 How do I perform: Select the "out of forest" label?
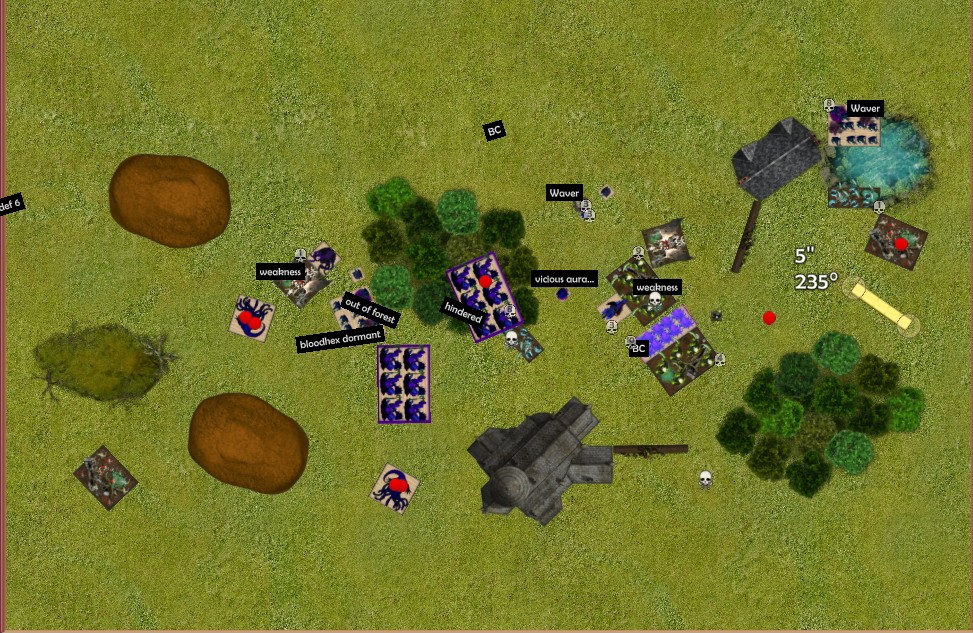pyautogui.click(x=370, y=309)
